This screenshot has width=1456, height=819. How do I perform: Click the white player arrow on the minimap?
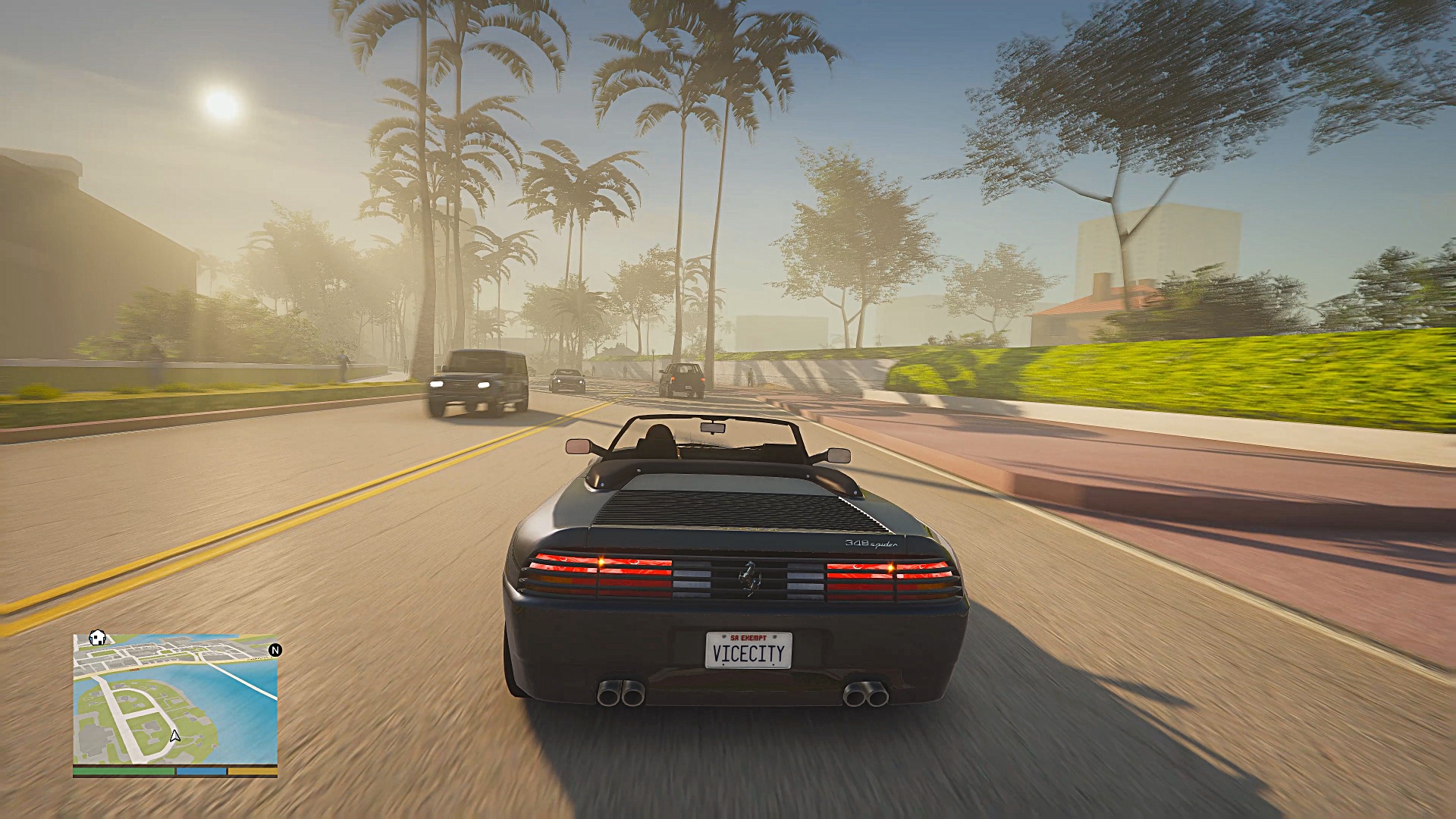(x=175, y=735)
